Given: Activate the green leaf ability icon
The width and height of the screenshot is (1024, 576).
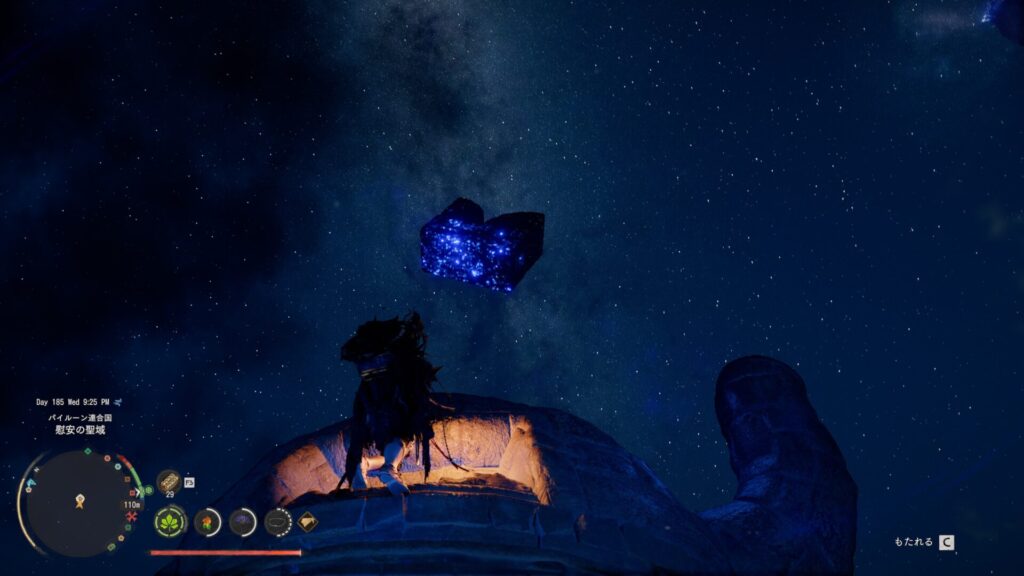Looking at the screenshot, I should pyautogui.click(x=170, y=522).
